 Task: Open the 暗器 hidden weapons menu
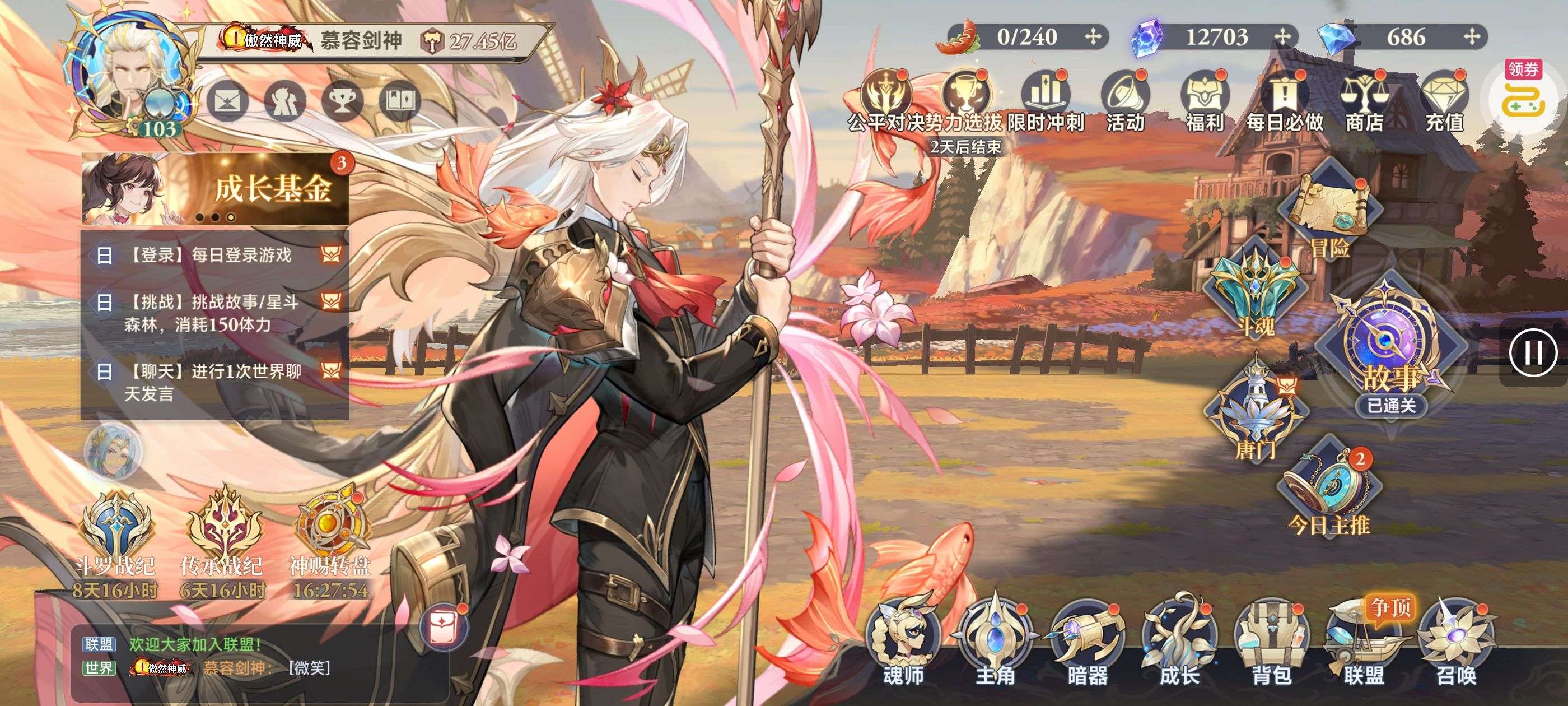click(1087, 640)
